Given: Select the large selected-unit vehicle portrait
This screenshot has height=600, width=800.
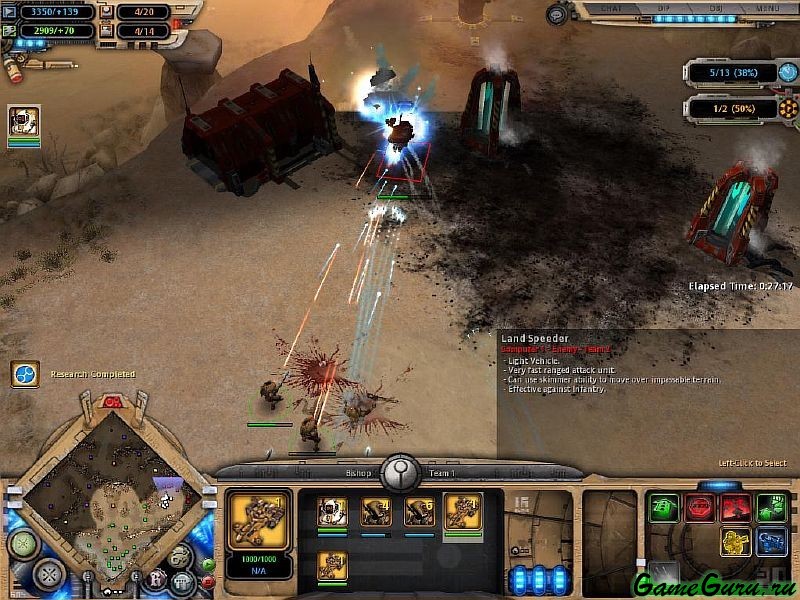Looking at the screenshot, I should click(x=259, y=519).
